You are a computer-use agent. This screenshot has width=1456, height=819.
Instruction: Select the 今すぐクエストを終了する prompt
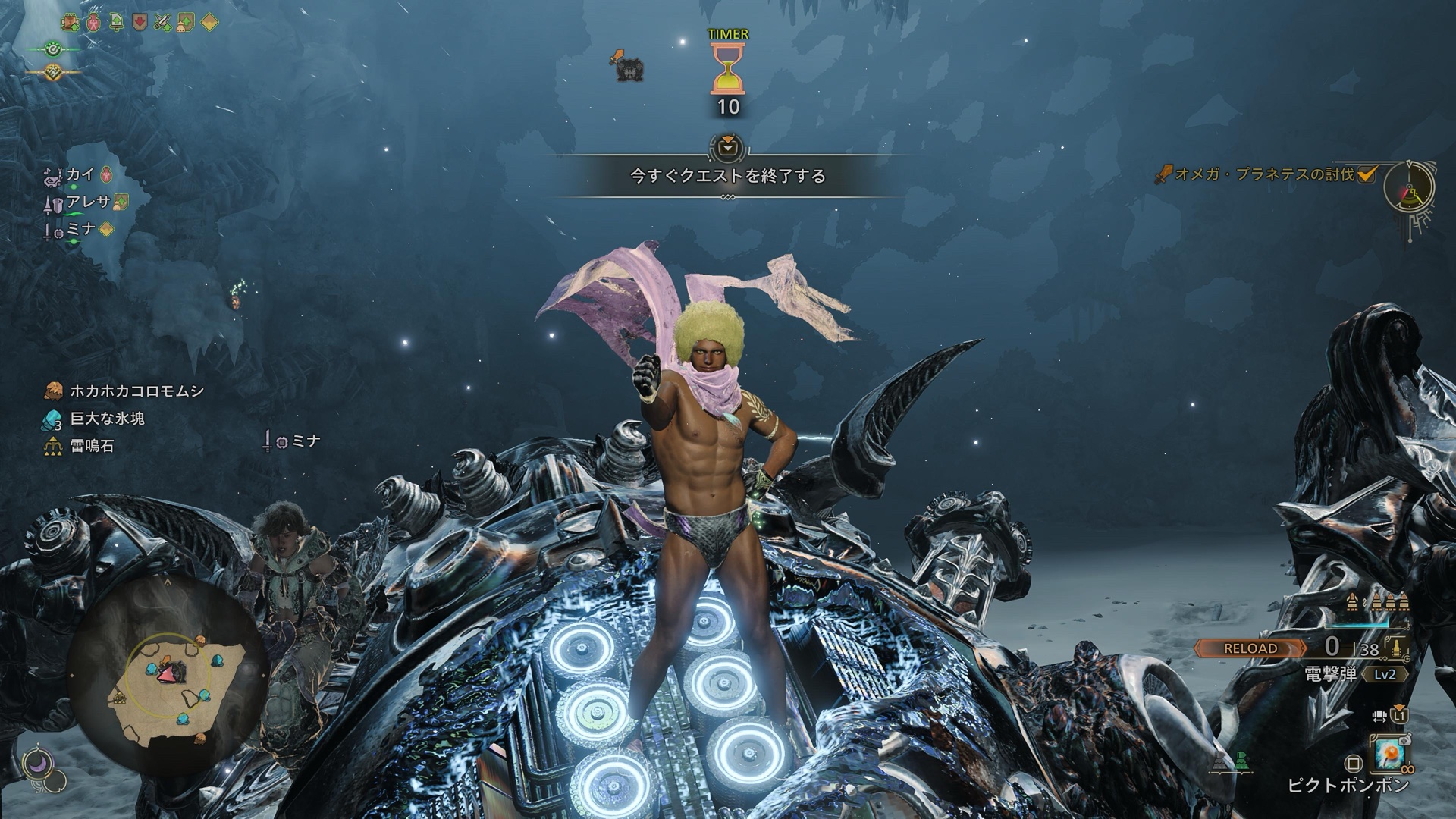[727, 176]
